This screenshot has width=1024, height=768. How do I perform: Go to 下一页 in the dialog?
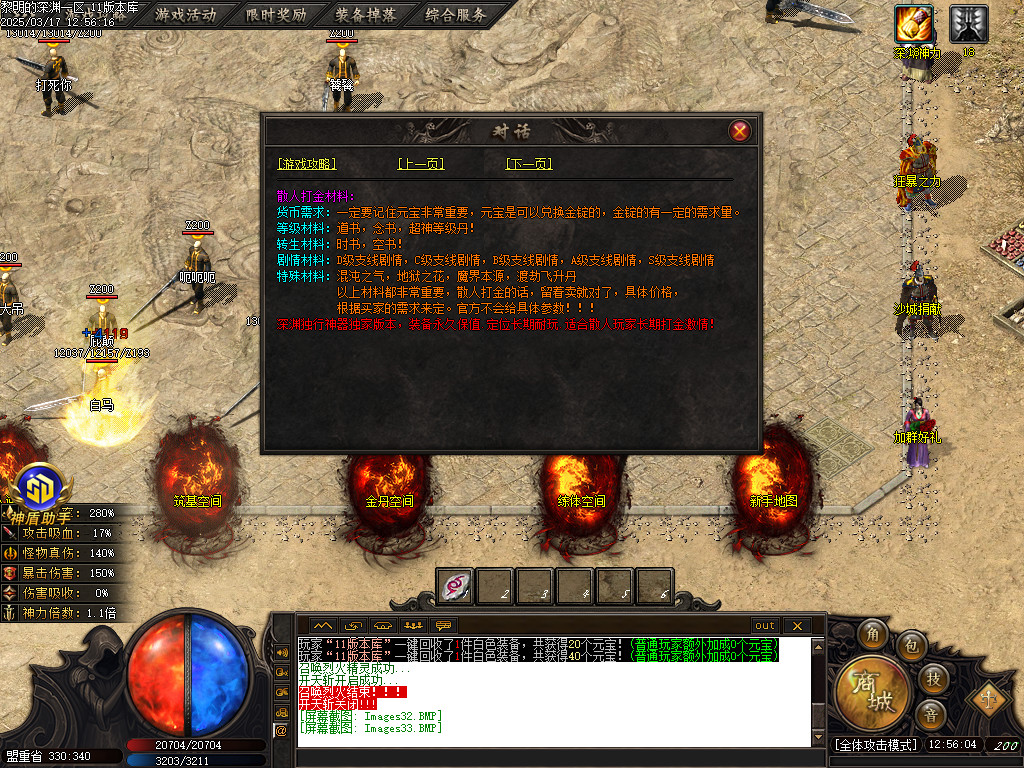(x=529, y=164)
